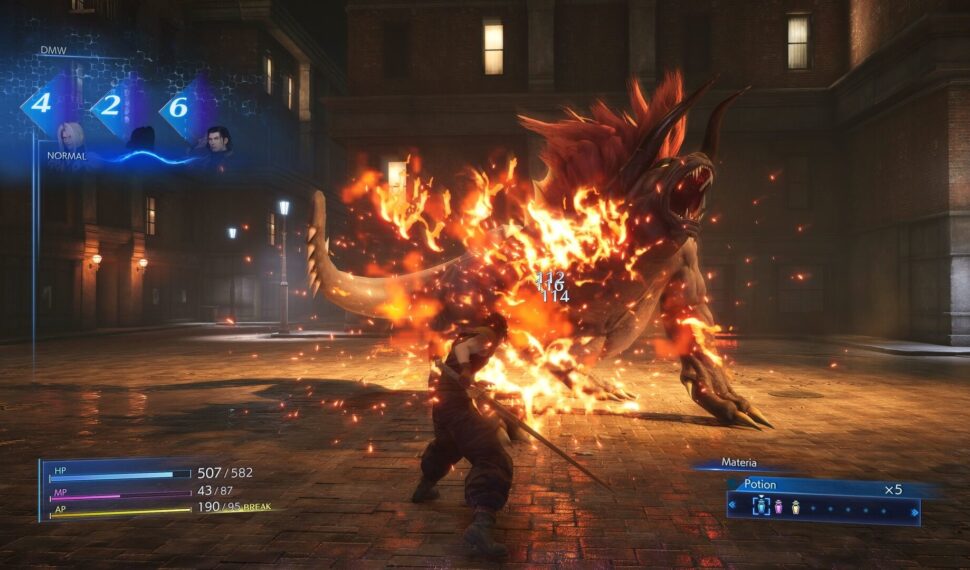Image resolution: width=970 pixels, height=570 pixels.
Task: Pick the yellow bottle item slot
Action: (x=796, y=507)
